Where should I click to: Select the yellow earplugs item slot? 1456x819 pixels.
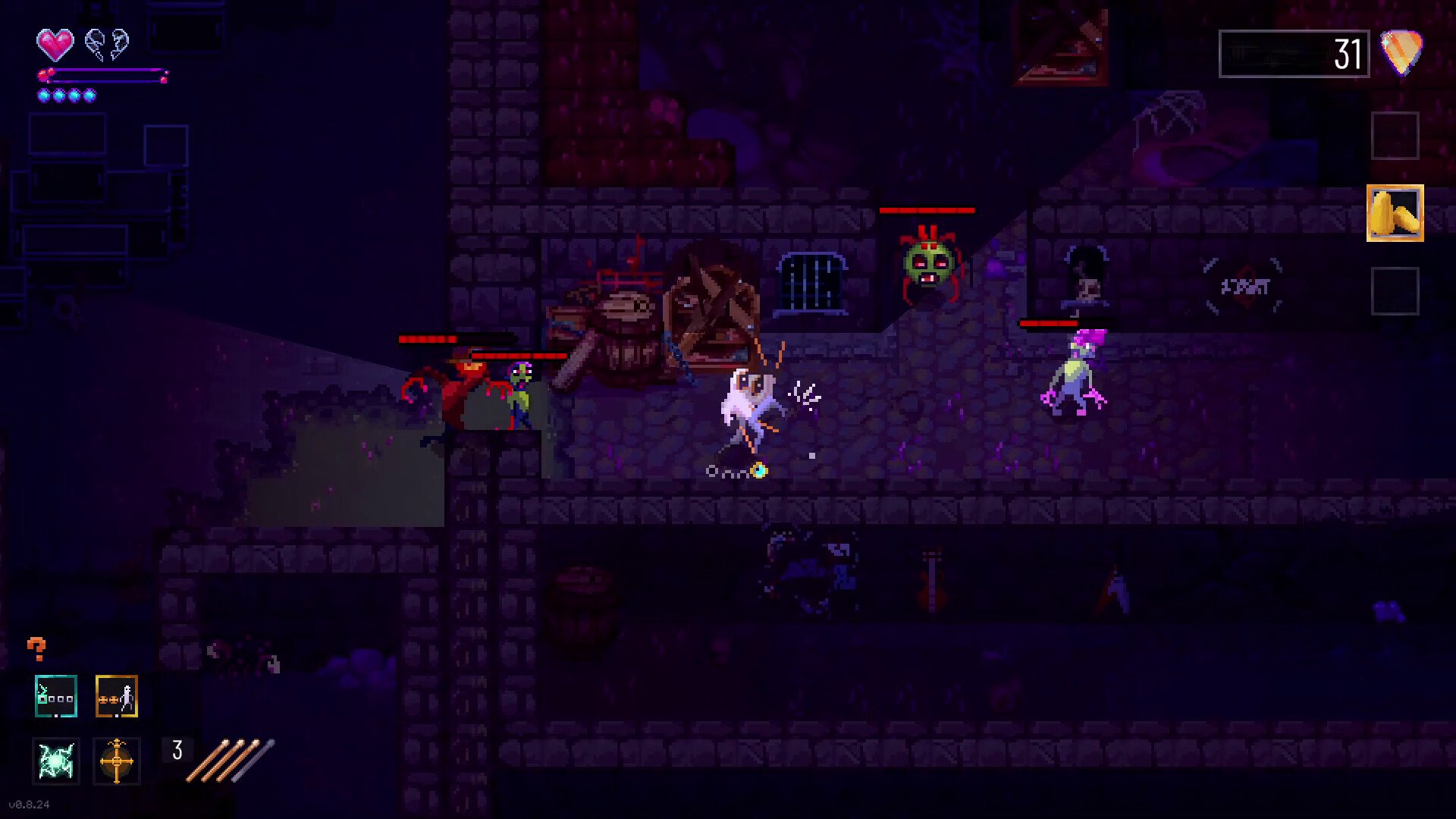point(1395,213)
